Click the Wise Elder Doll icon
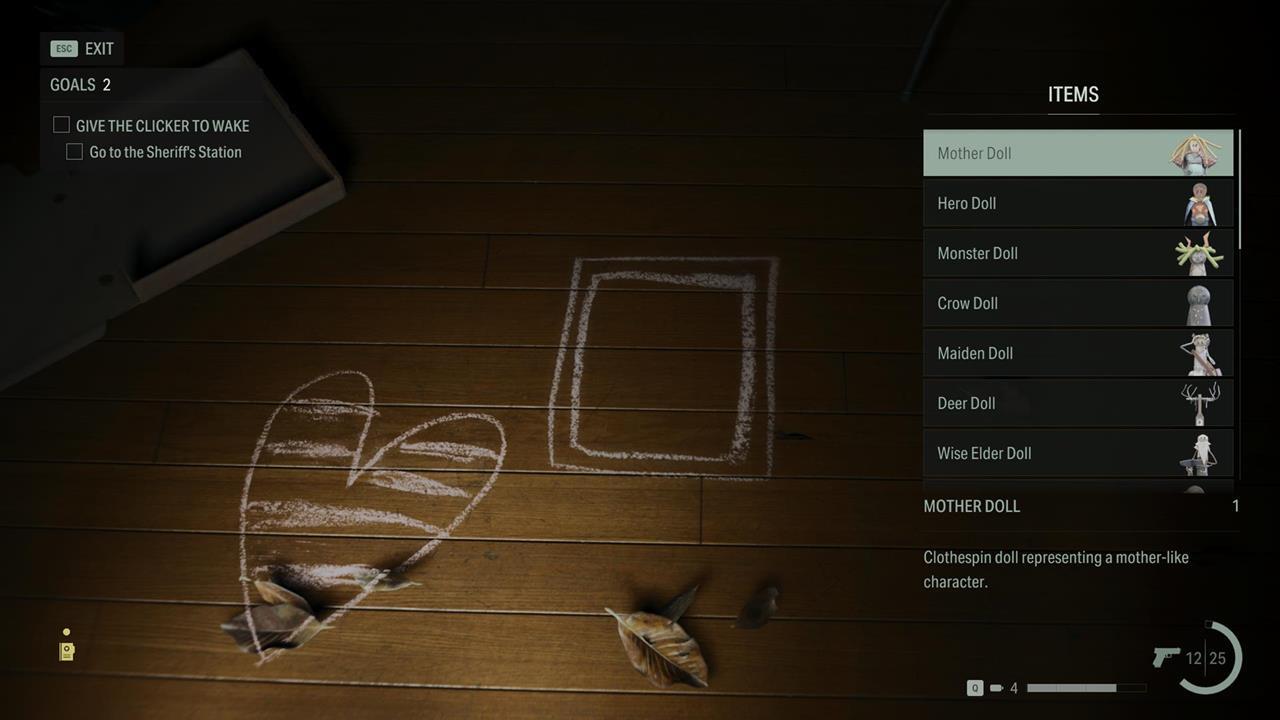The width and height of the screenshot is (1280, 720). click(1199, 453)
